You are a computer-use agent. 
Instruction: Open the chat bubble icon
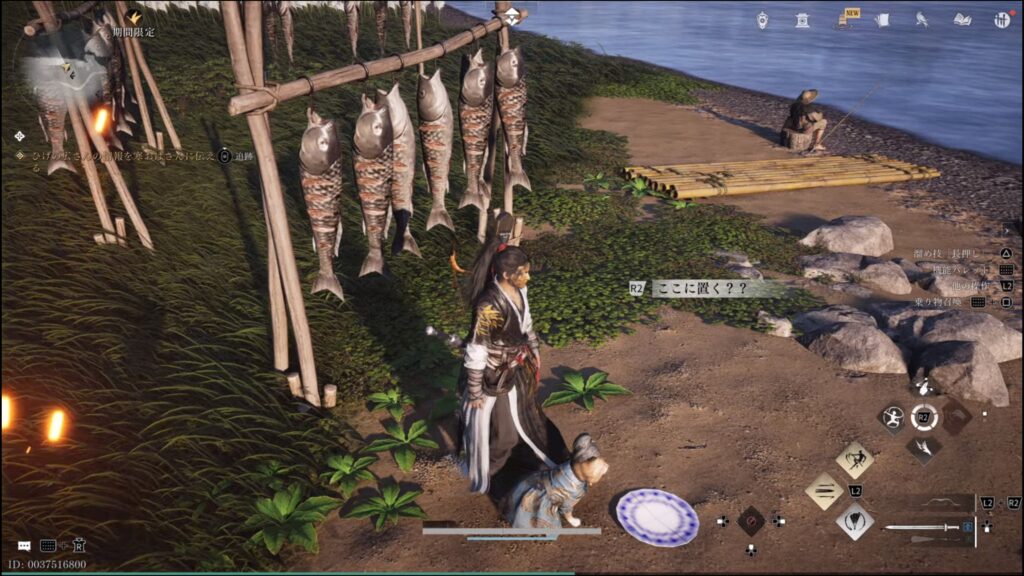[24, 546]
